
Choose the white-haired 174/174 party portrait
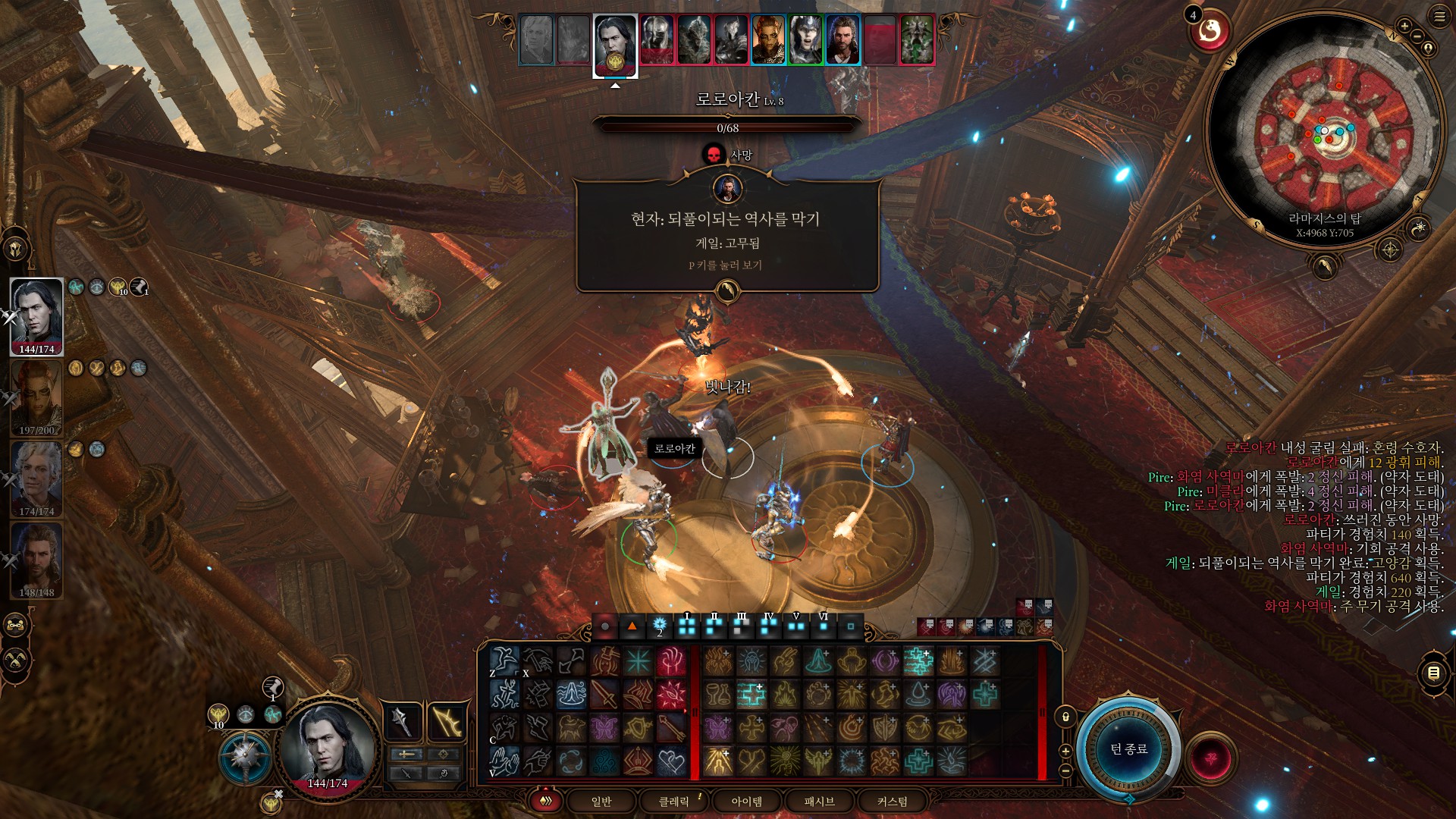click(x=36, y=479)
